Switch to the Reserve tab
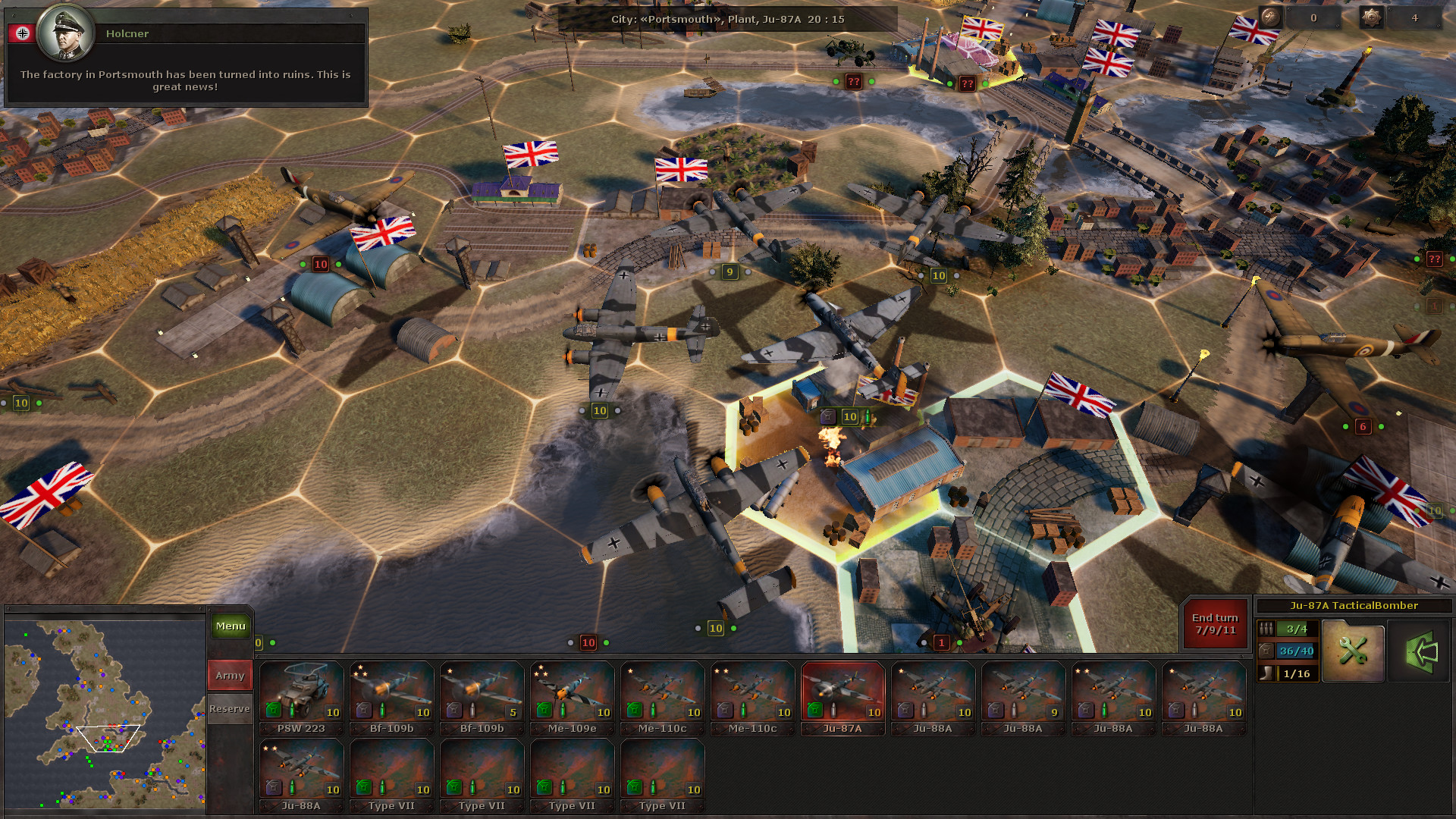 (x=229, y=708)
